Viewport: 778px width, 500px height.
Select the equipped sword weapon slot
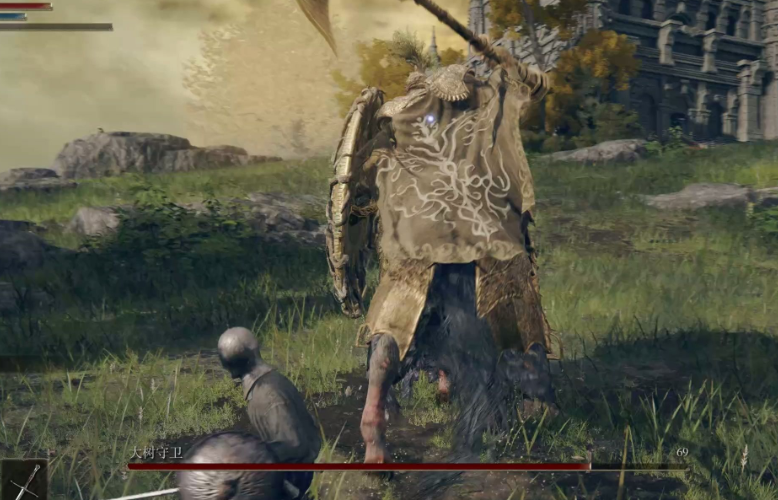click(23, 480)
